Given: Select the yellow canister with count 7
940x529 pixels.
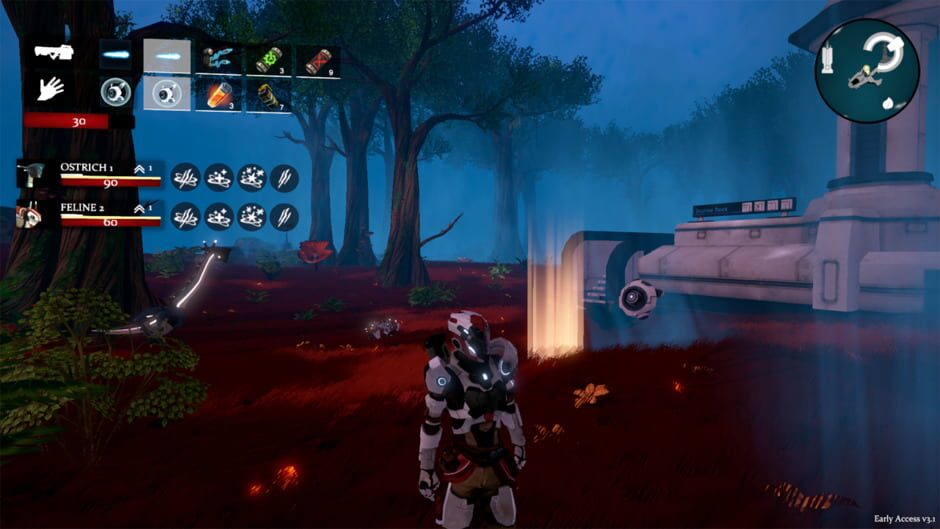Looking at the screenshot, I should point(267,96).
